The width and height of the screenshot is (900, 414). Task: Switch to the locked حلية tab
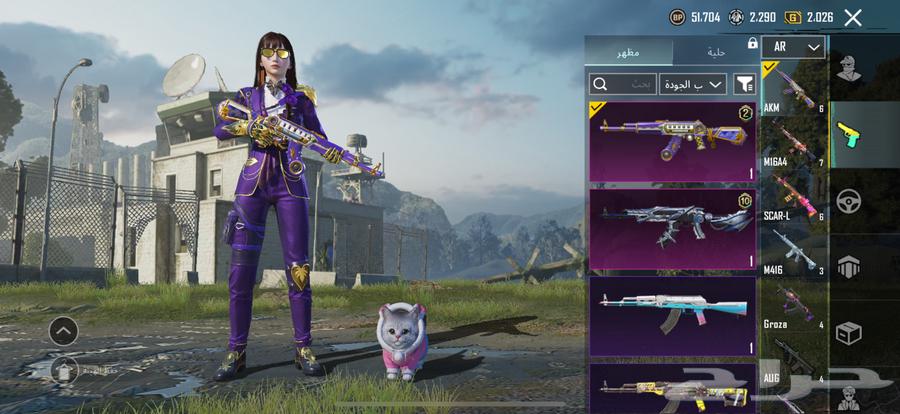(x=715, y=51)
